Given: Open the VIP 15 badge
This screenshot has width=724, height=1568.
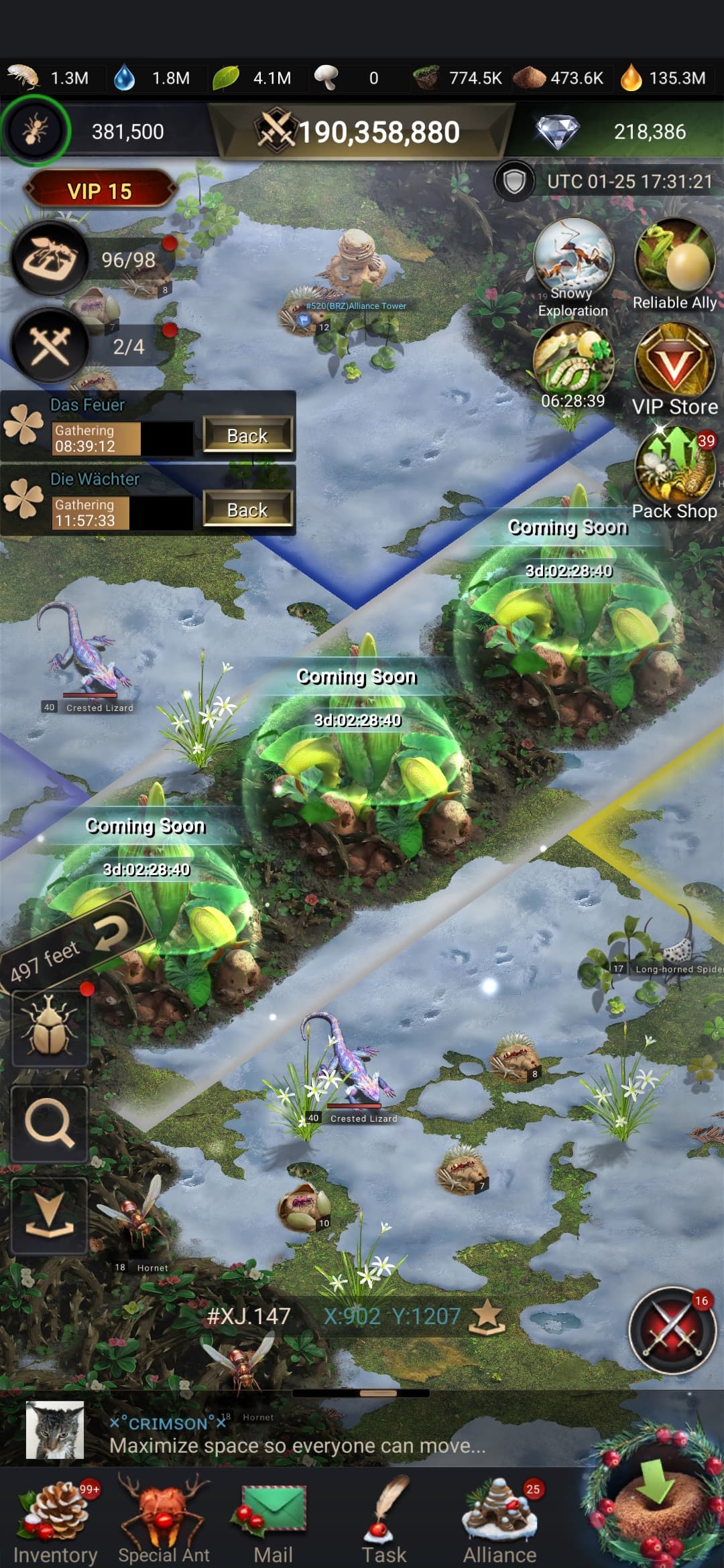Looking at the screenshot, I should point(99,191).
